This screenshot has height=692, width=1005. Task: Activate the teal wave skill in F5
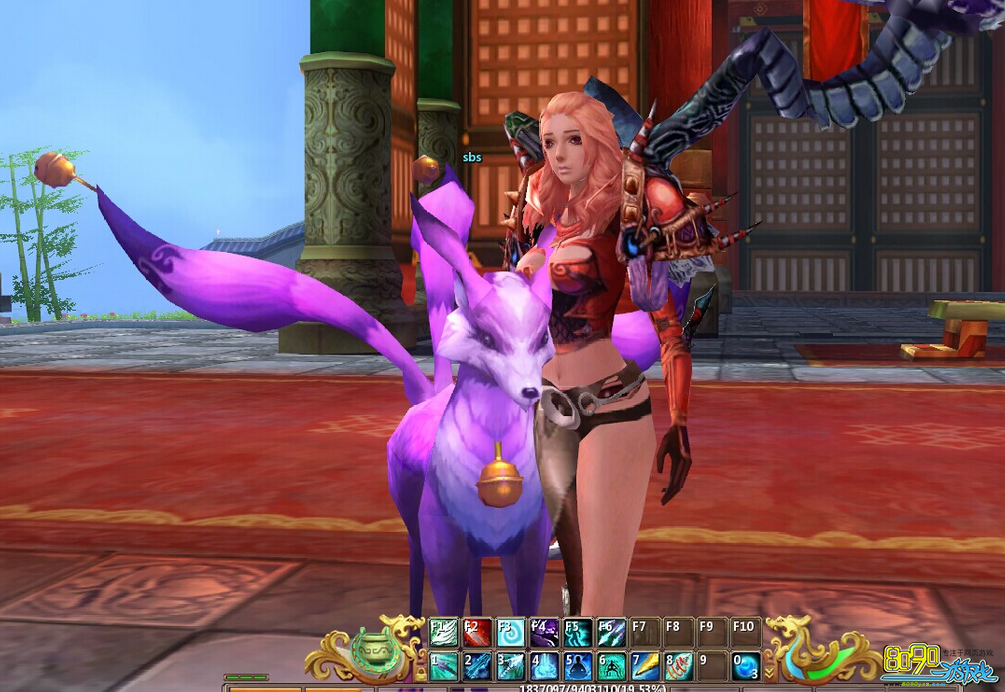click(x=577, y=633)
